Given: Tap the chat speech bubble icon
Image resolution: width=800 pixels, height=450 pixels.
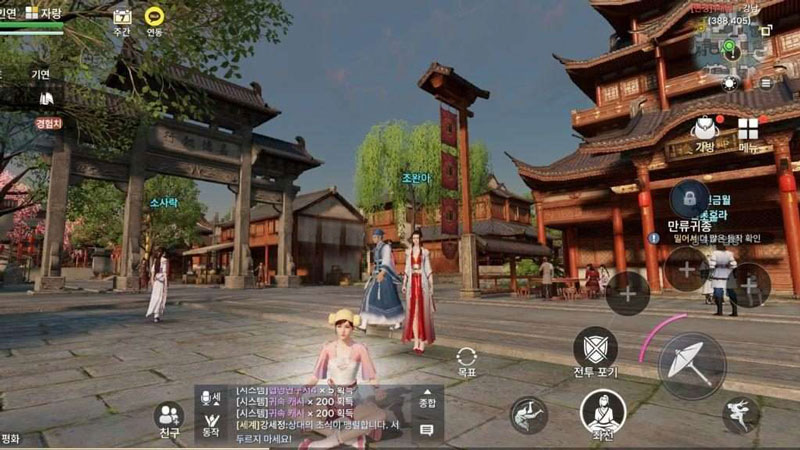Looking at the screenshot, I should (x=427, y=430).
